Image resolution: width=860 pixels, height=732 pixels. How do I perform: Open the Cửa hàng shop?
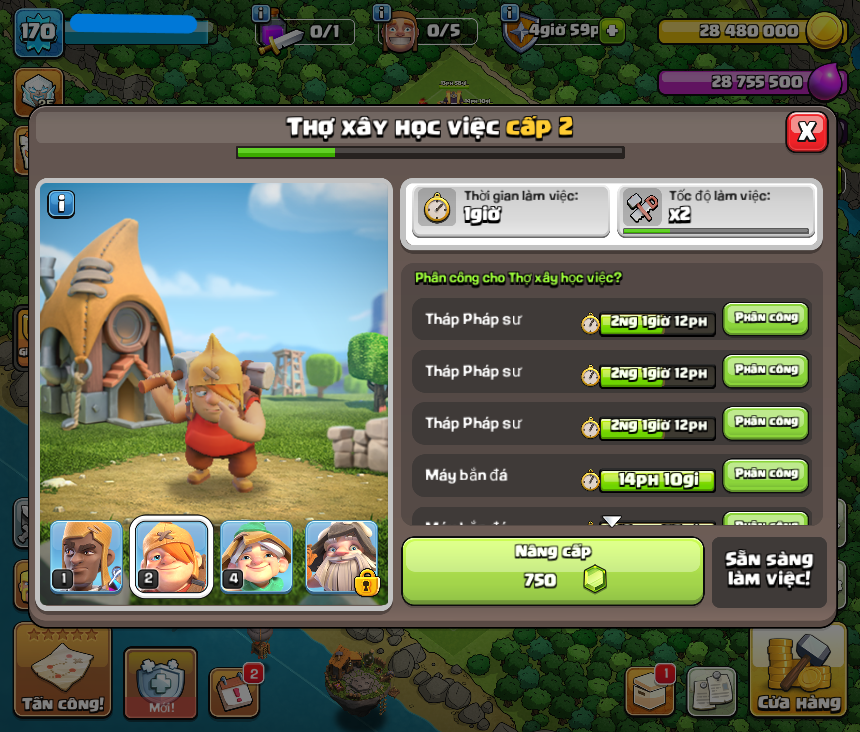coord(798,675)
